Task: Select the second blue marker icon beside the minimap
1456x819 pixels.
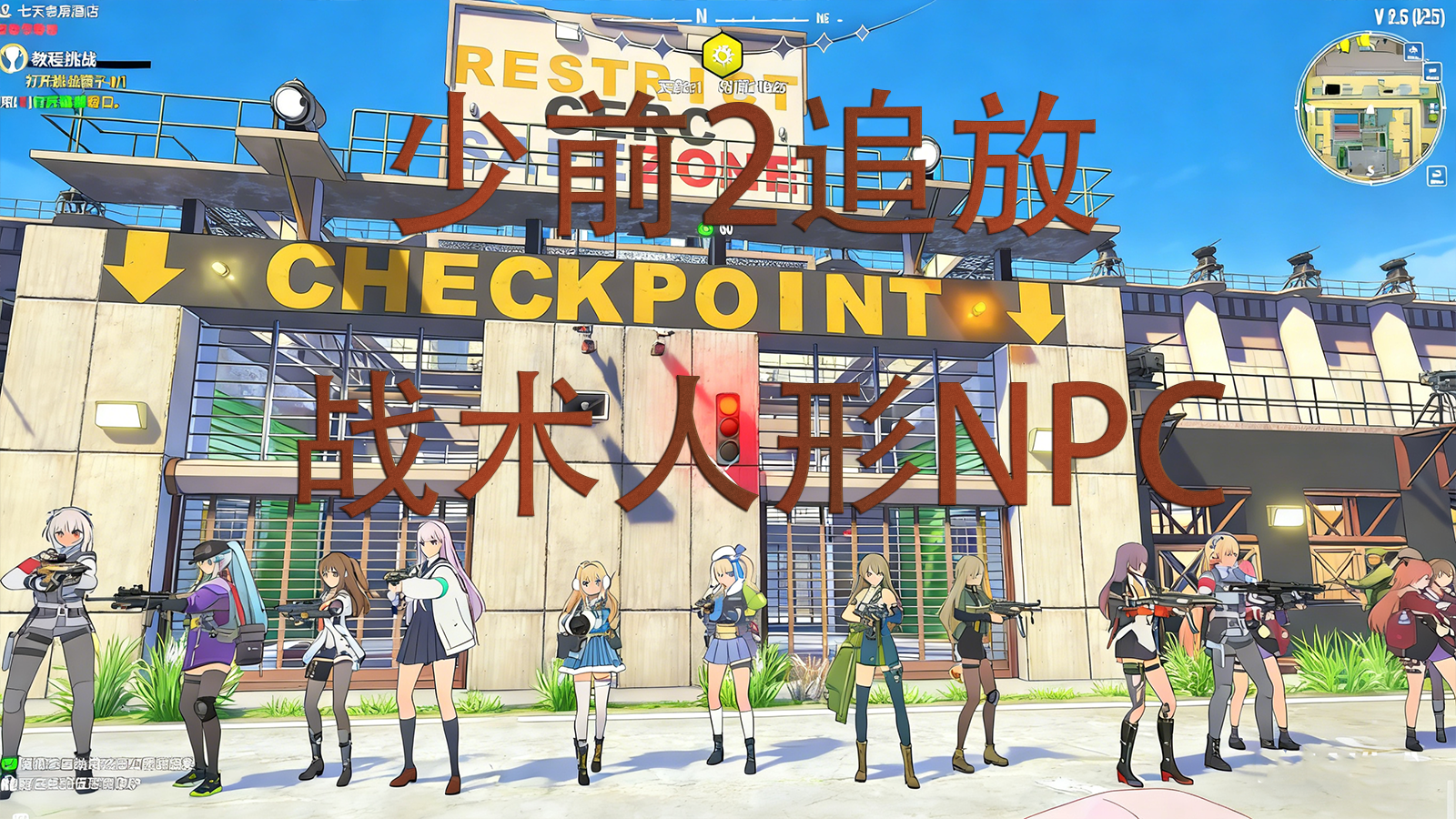Action: pos(1432,72)
